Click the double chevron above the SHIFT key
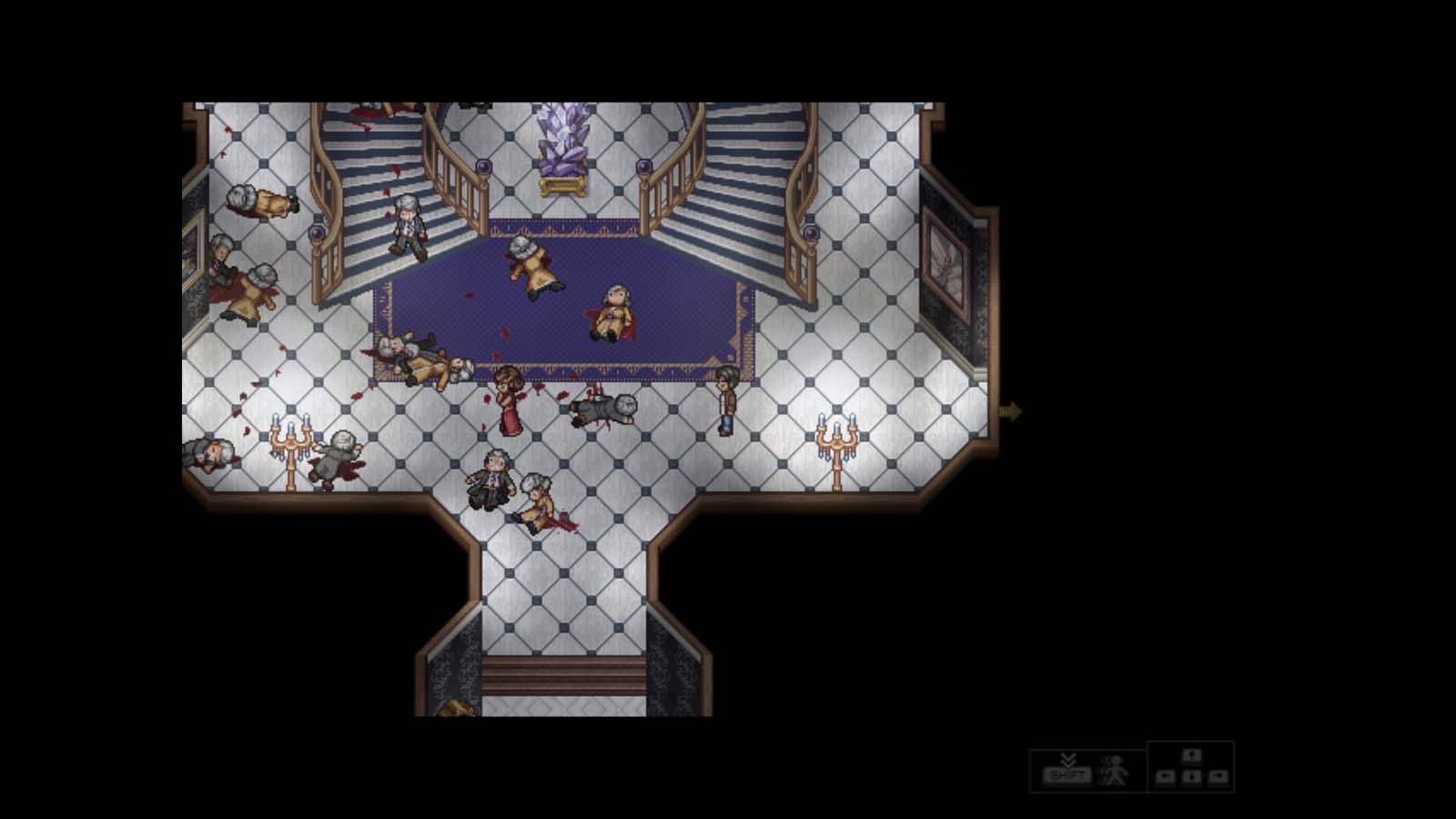The width and height of the screenshot is (1456, 819). pyautogui.click(x=1067, y=760)
